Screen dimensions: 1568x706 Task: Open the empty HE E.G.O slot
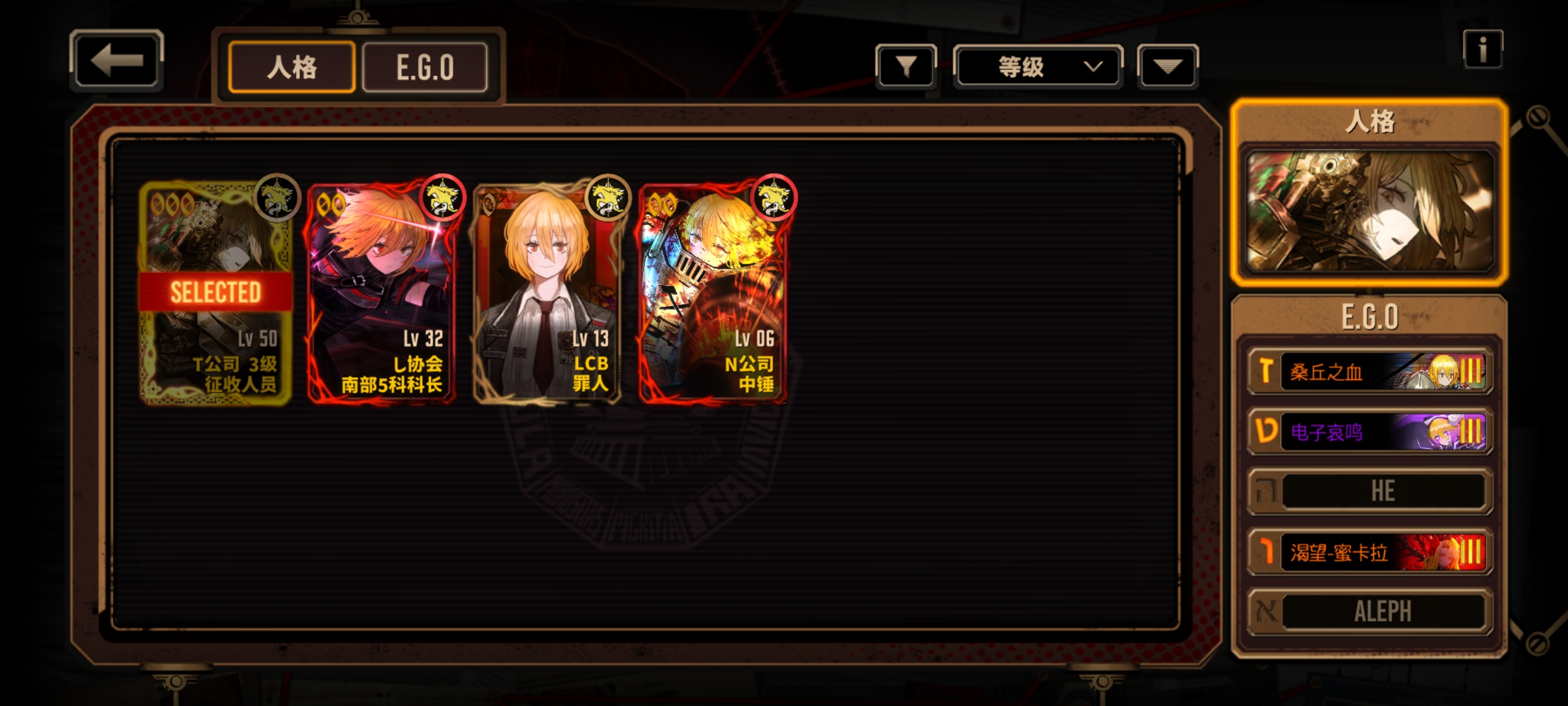pyautogui.click(x=1369, y=491)
